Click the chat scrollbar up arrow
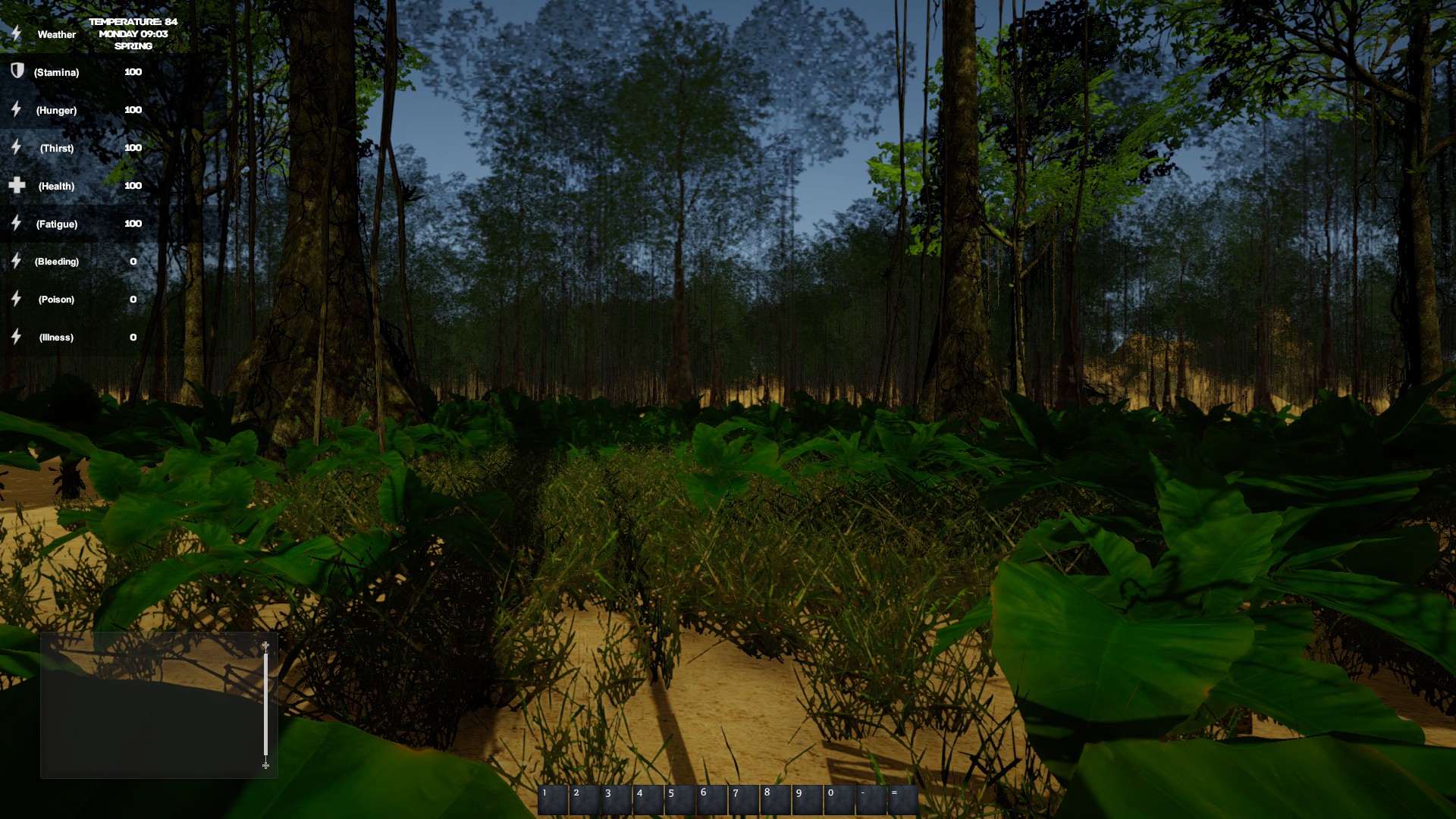Viewport: 1456px width, 819px height. pos(265,645)
